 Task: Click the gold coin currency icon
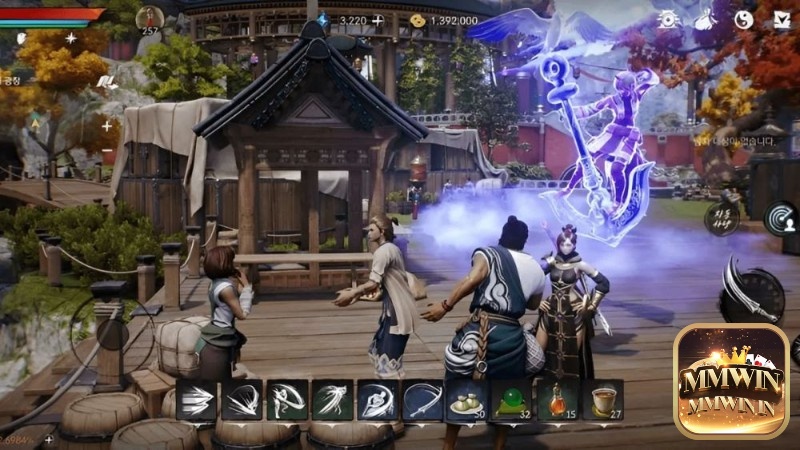pos(418,20)
